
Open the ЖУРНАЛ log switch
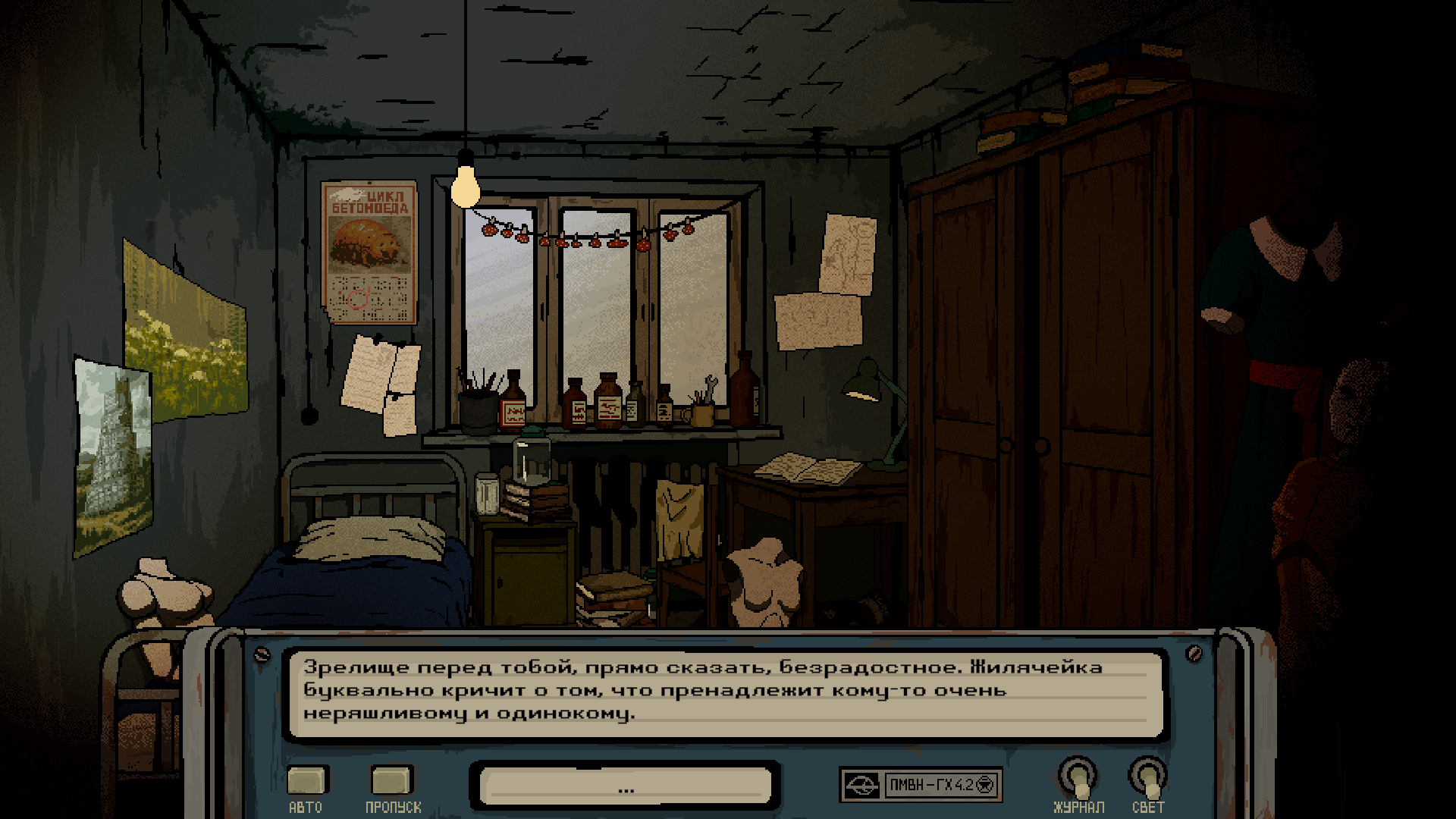click(1078, 778)
